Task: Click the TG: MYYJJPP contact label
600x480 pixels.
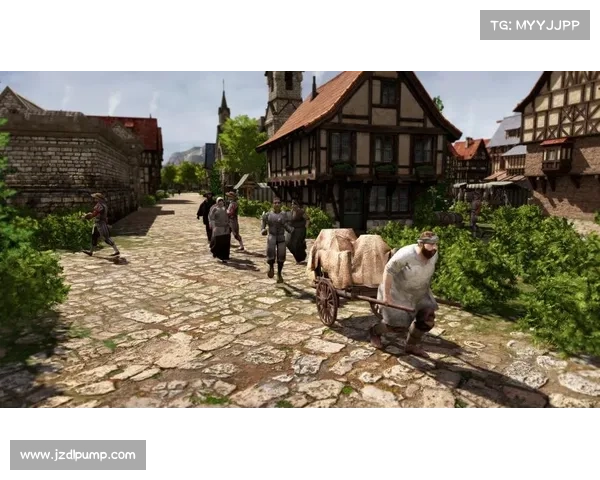Action: [535, 24]
